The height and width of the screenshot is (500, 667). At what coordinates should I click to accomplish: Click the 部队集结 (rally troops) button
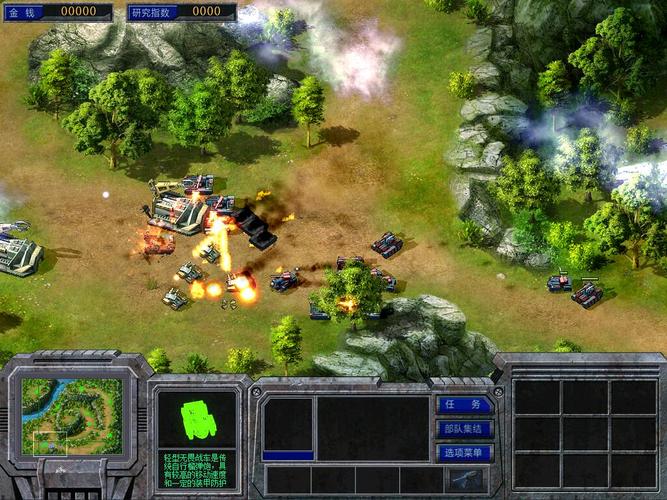[465, 429]
